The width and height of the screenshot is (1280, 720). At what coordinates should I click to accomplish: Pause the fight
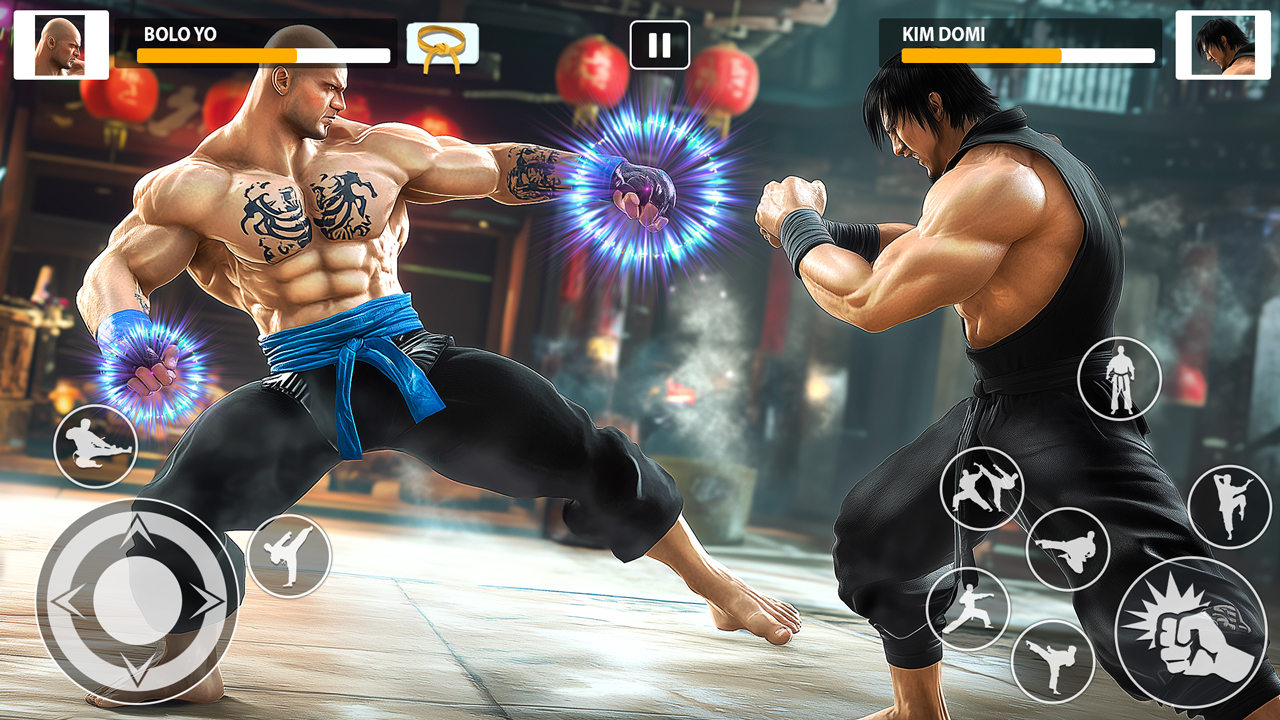click(658, 42)
